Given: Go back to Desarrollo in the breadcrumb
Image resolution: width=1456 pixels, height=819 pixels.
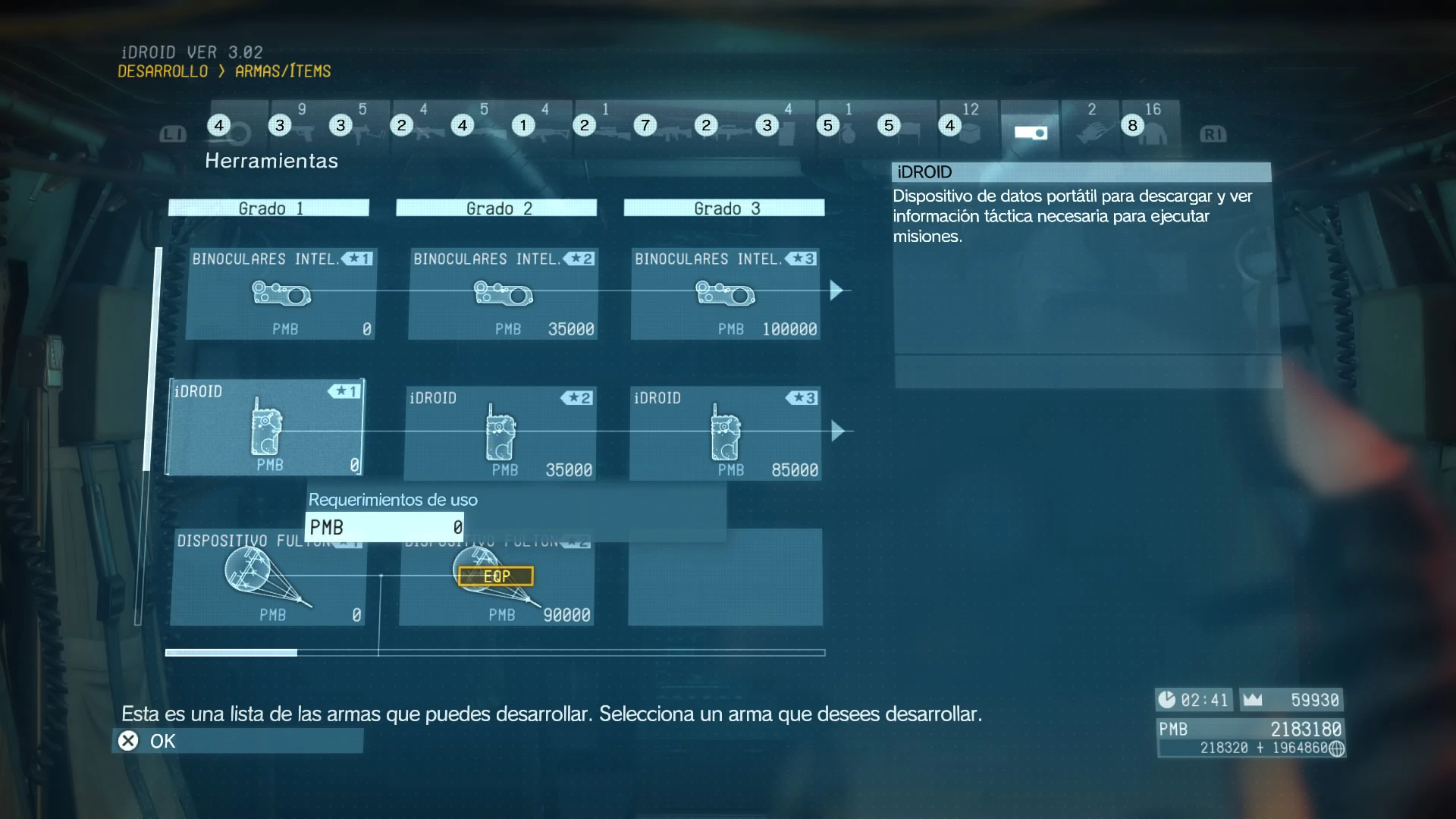Looking at the screenshot, I should [162, 71].
